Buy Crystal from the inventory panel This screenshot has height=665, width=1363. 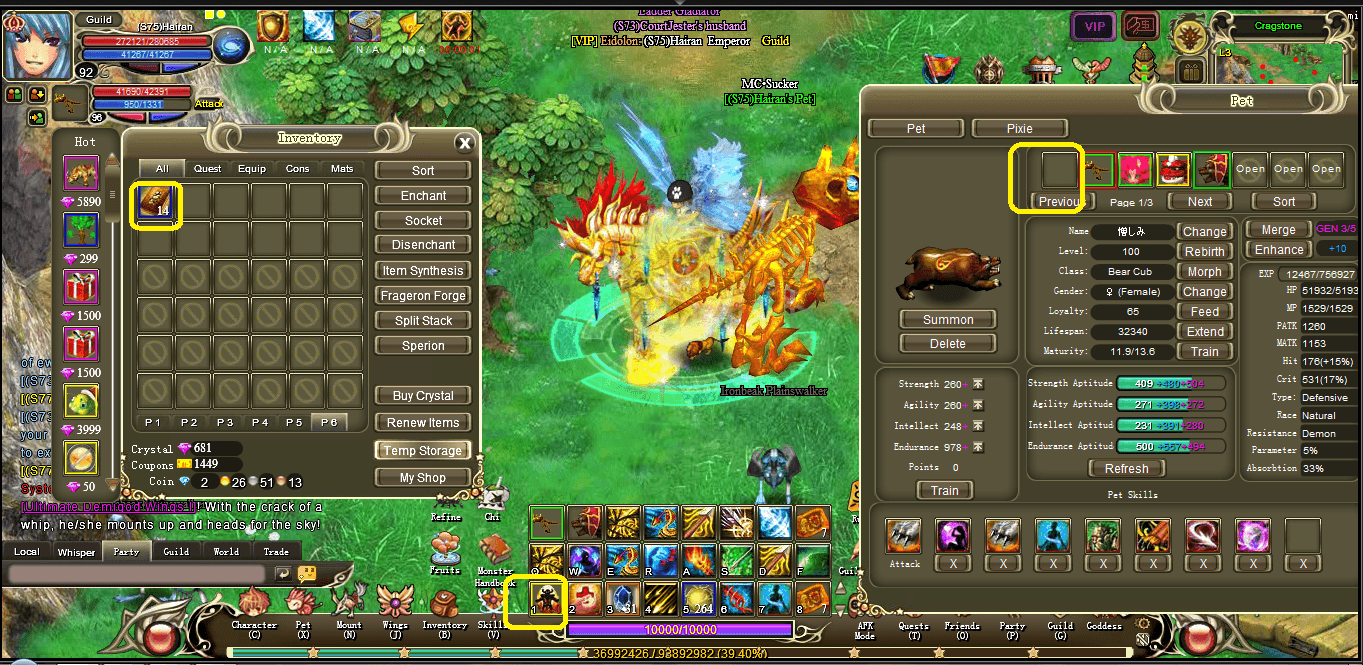(x=423, y=396)
